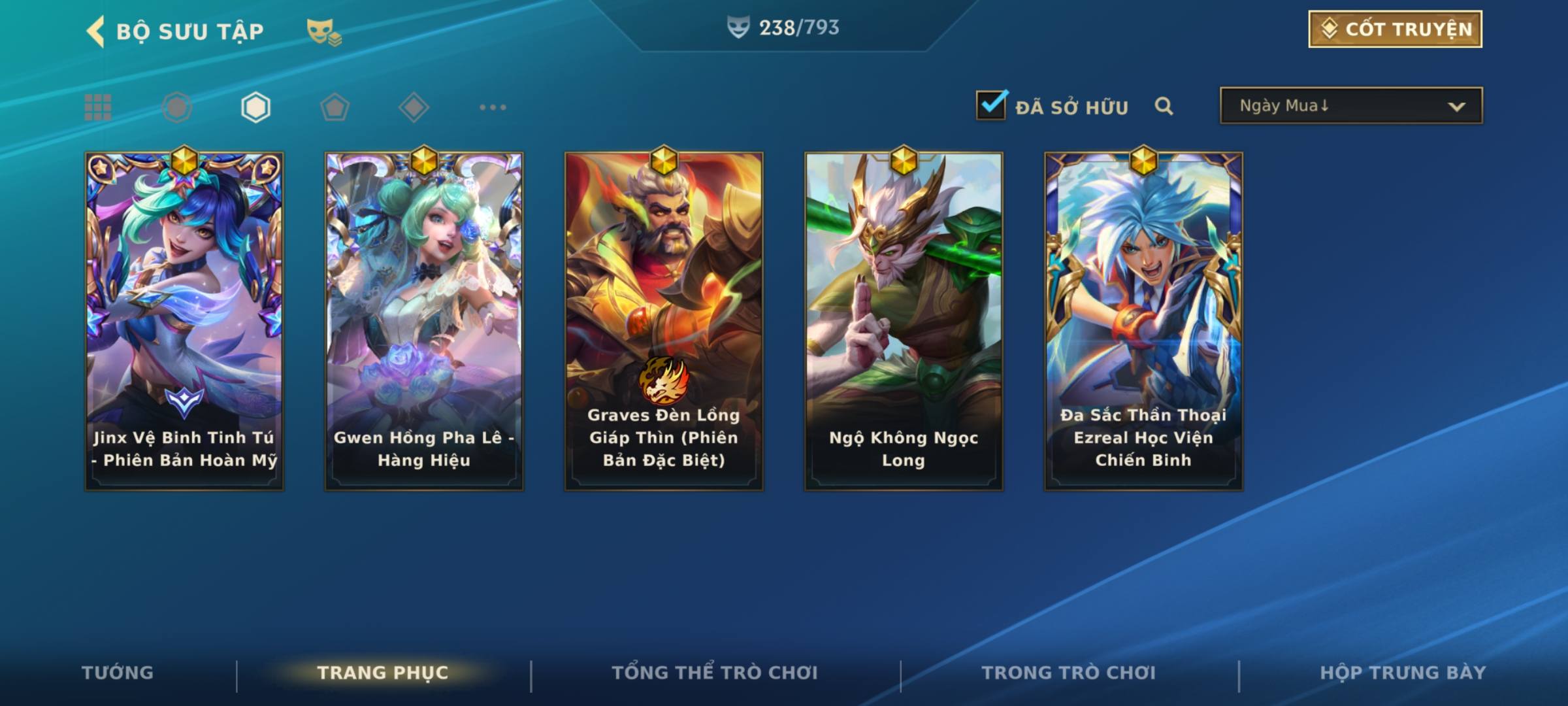Filter skins by diamond rarity
This screenshot has height=706, width=1568.
click(414, 107)
